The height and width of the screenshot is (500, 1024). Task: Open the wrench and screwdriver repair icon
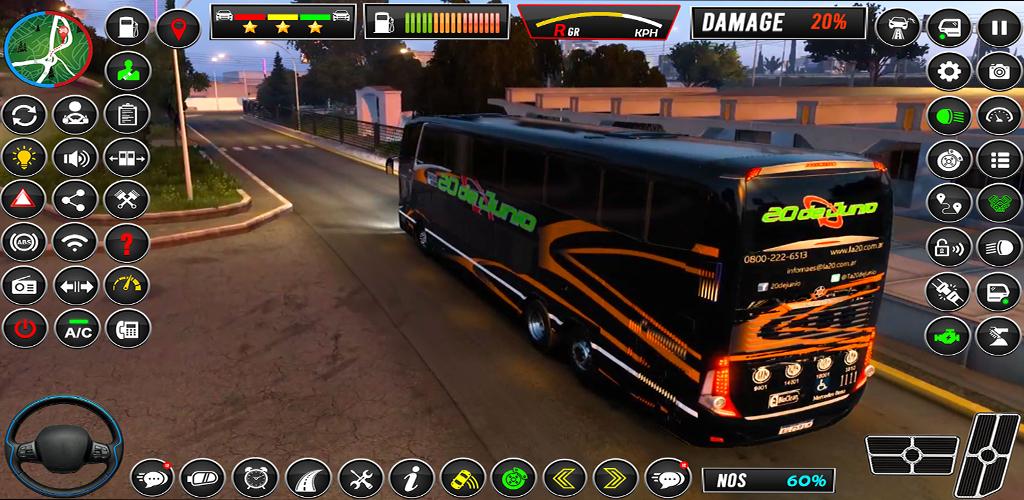click(x=359, y=478)
